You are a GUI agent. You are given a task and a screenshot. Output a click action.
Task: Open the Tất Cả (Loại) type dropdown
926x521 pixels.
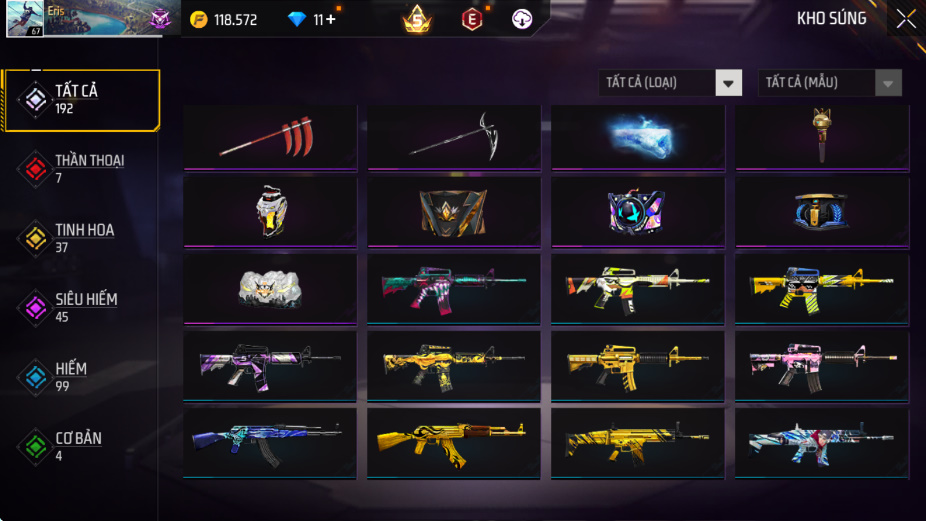671,83
